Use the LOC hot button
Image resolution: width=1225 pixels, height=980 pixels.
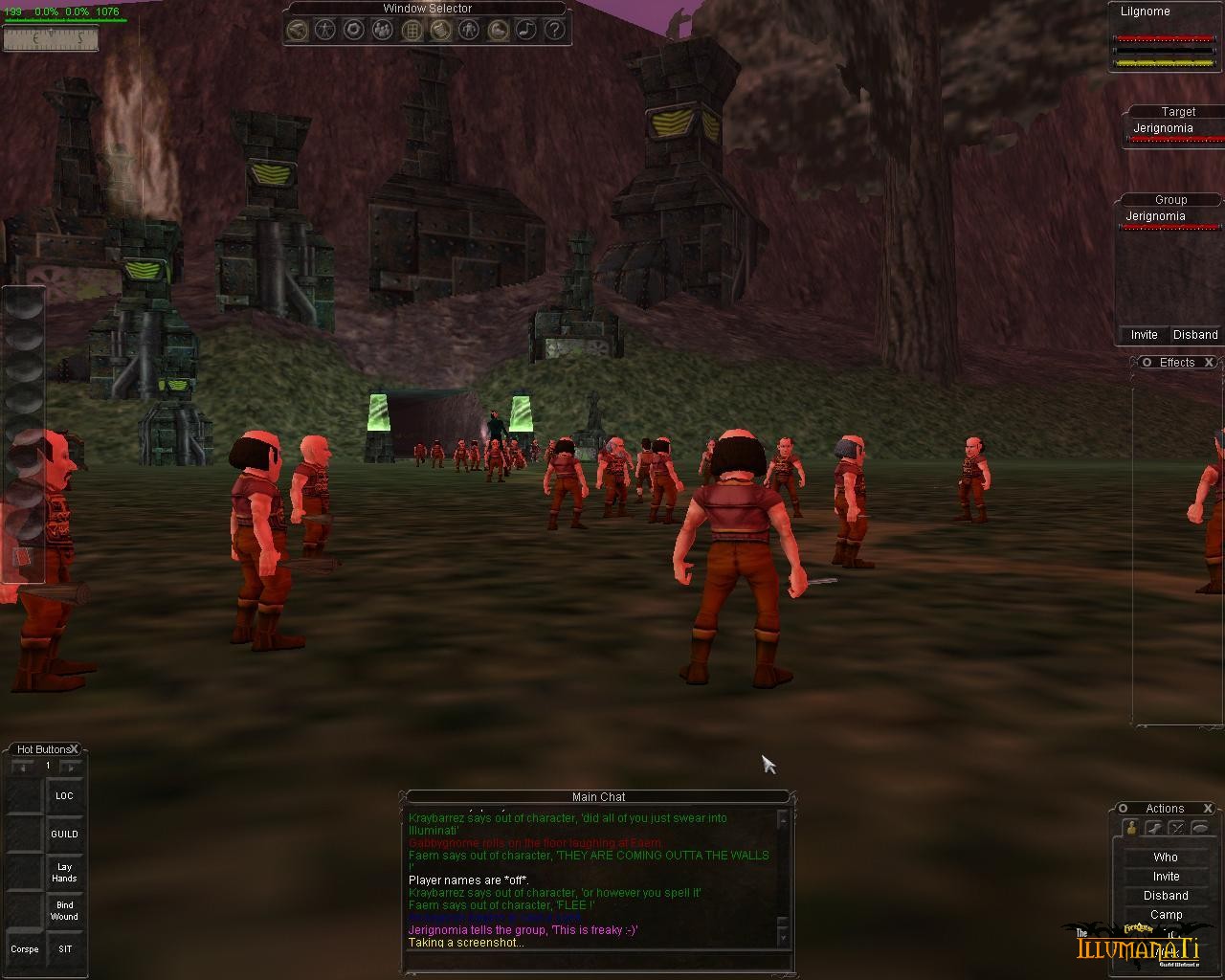pos(64,796)
